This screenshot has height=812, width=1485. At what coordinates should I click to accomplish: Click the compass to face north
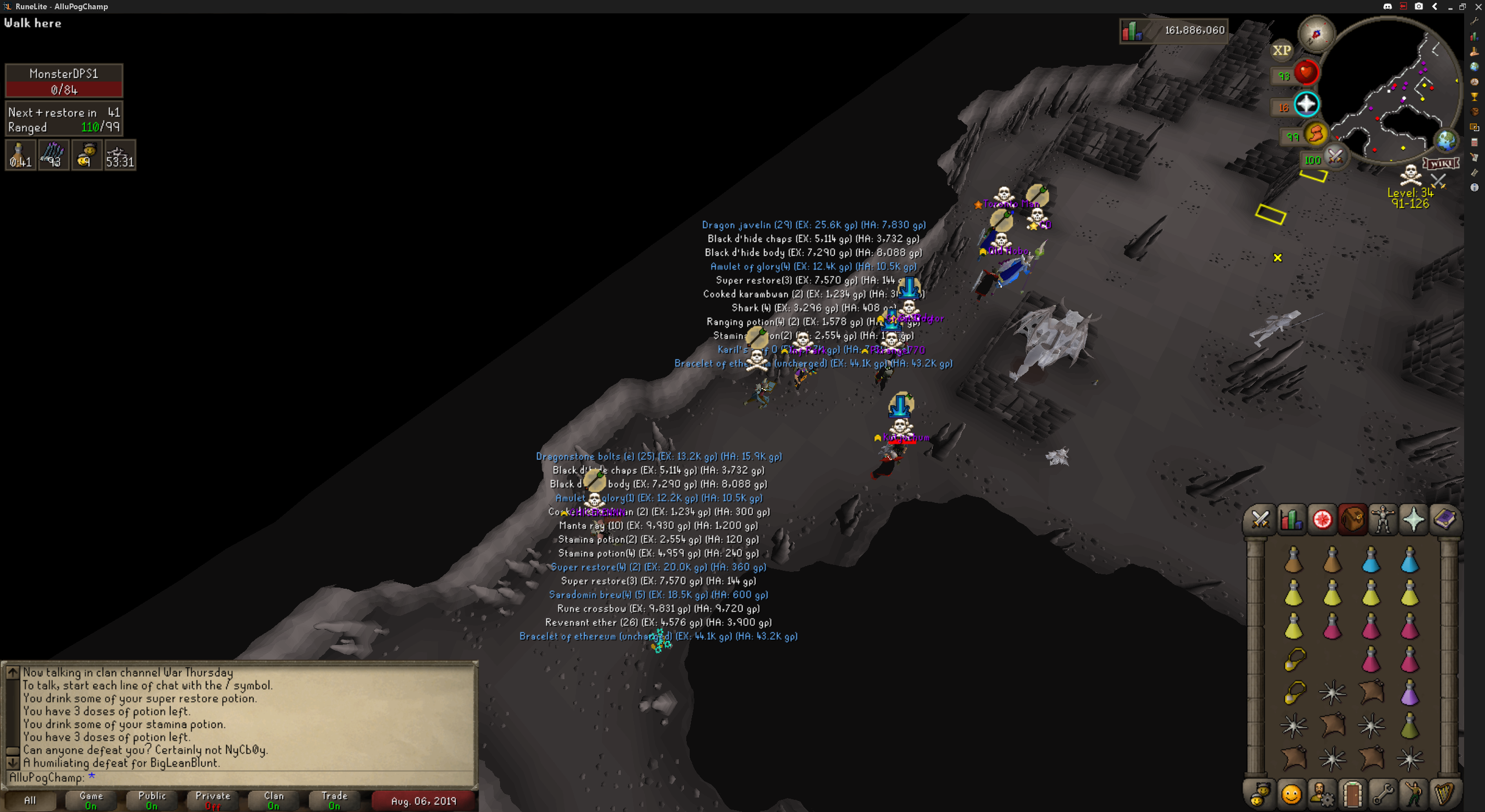pos(1316,34)
